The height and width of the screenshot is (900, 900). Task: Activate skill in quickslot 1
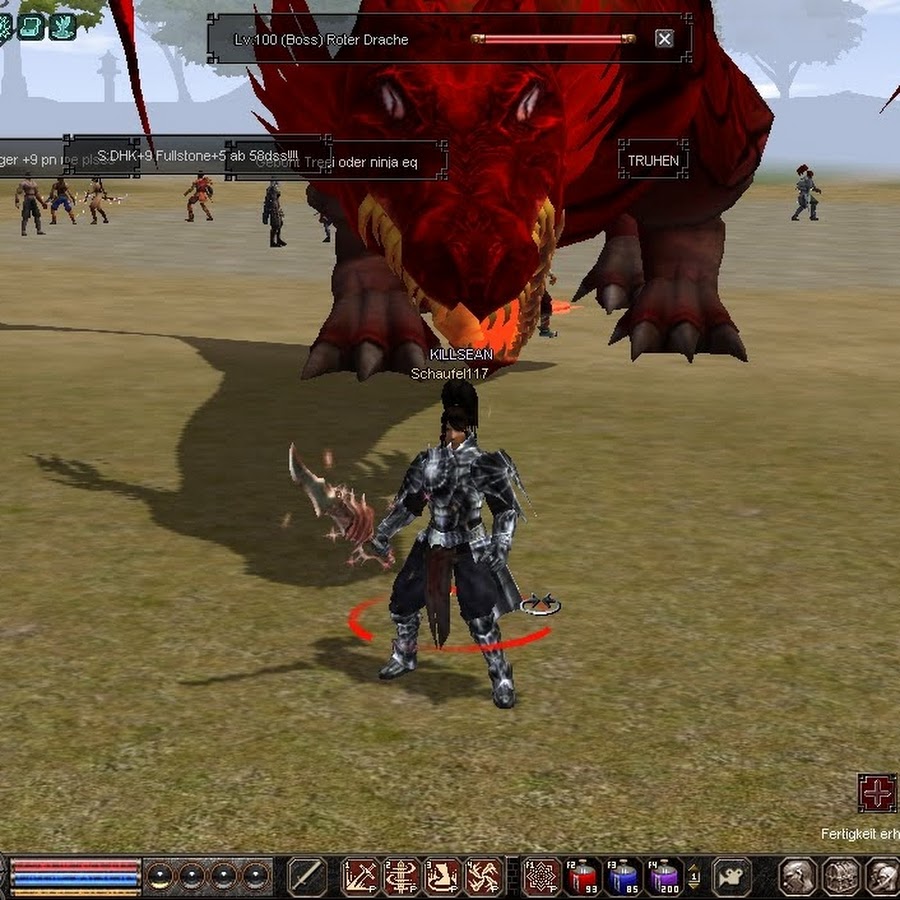coord(361,877)
